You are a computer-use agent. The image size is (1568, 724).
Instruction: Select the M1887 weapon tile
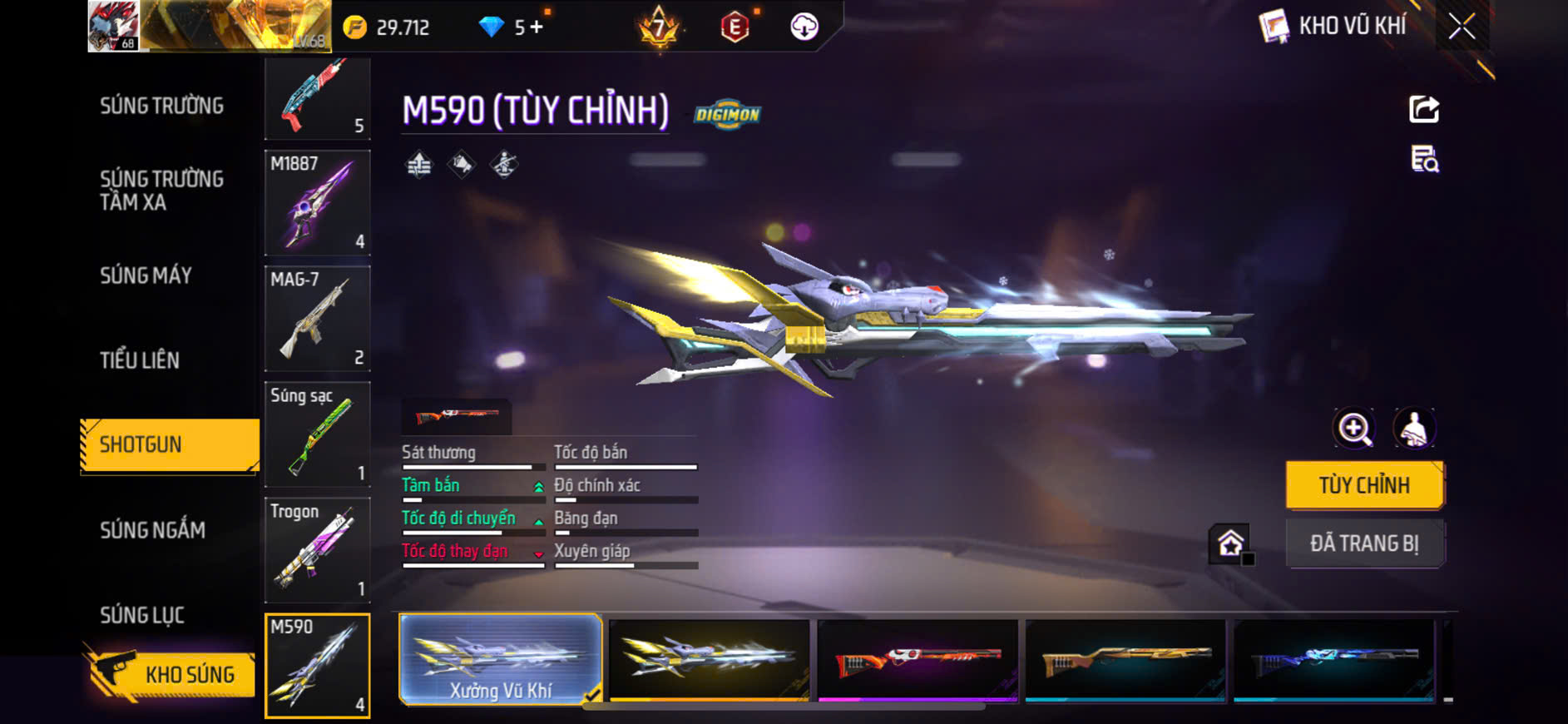pyautogui.click(x=317, y=202)
